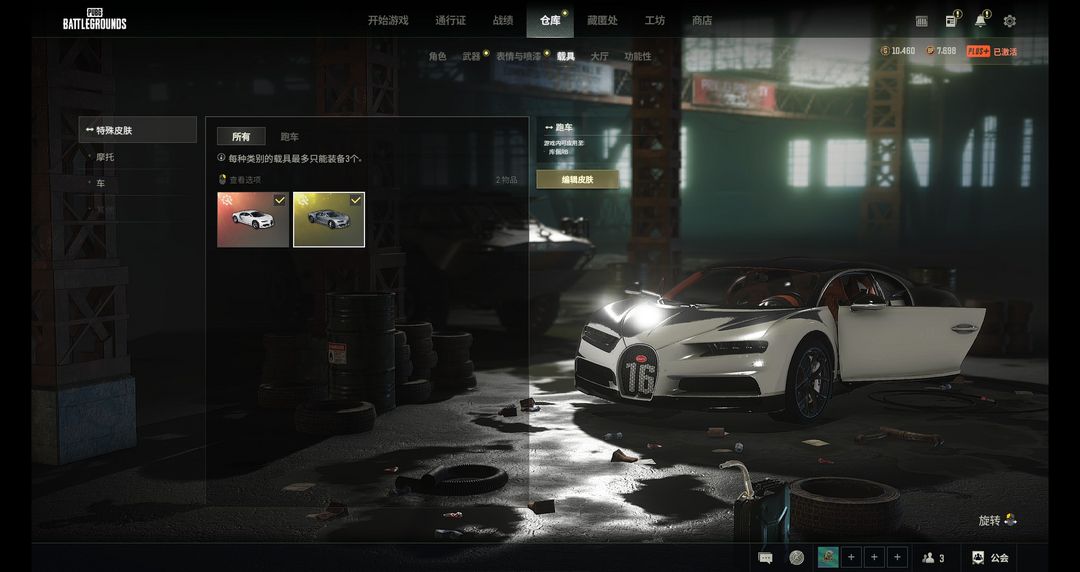
Task: Select the 角色 character sub-tab
Action: 437,57
